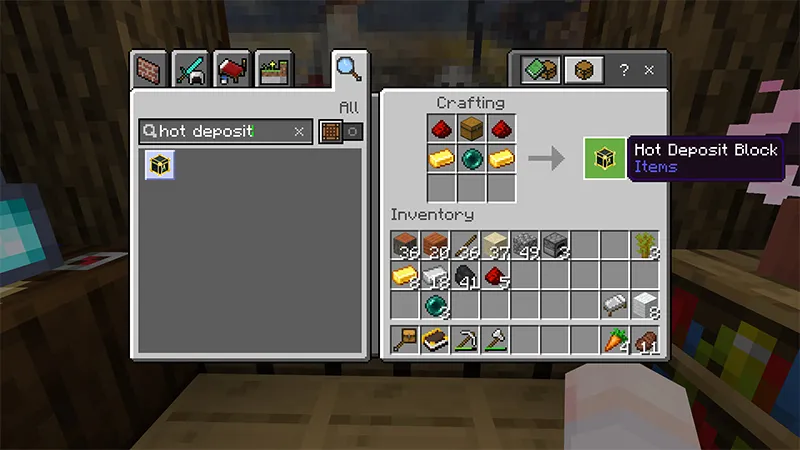Select the carrot in the hotbar
The height and width of the screenshot is (450, 800).
point(615,340)
